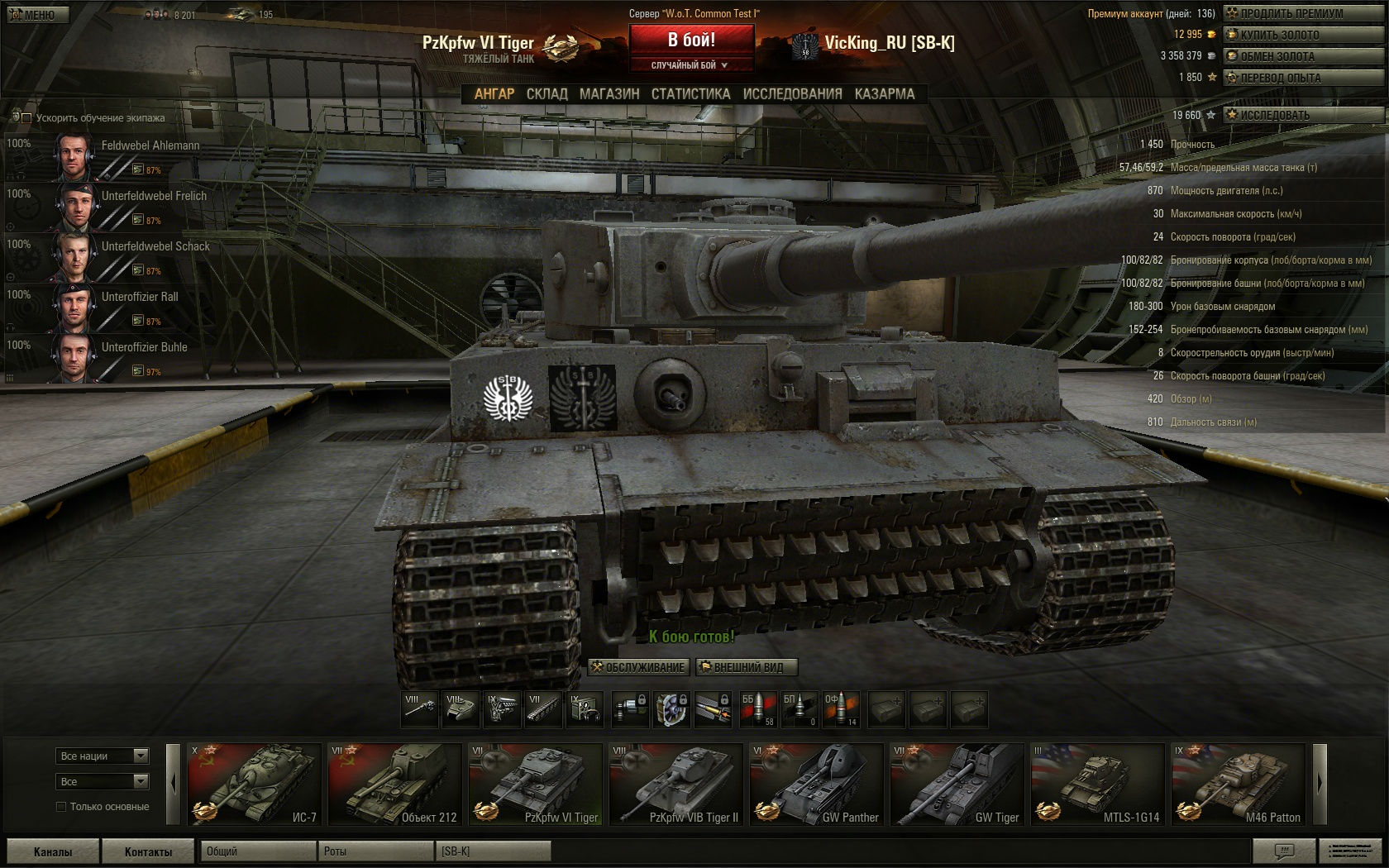Open the "ОБСЛУЖИВАНИЕ" service button
1389x868 pixels.
637,667
